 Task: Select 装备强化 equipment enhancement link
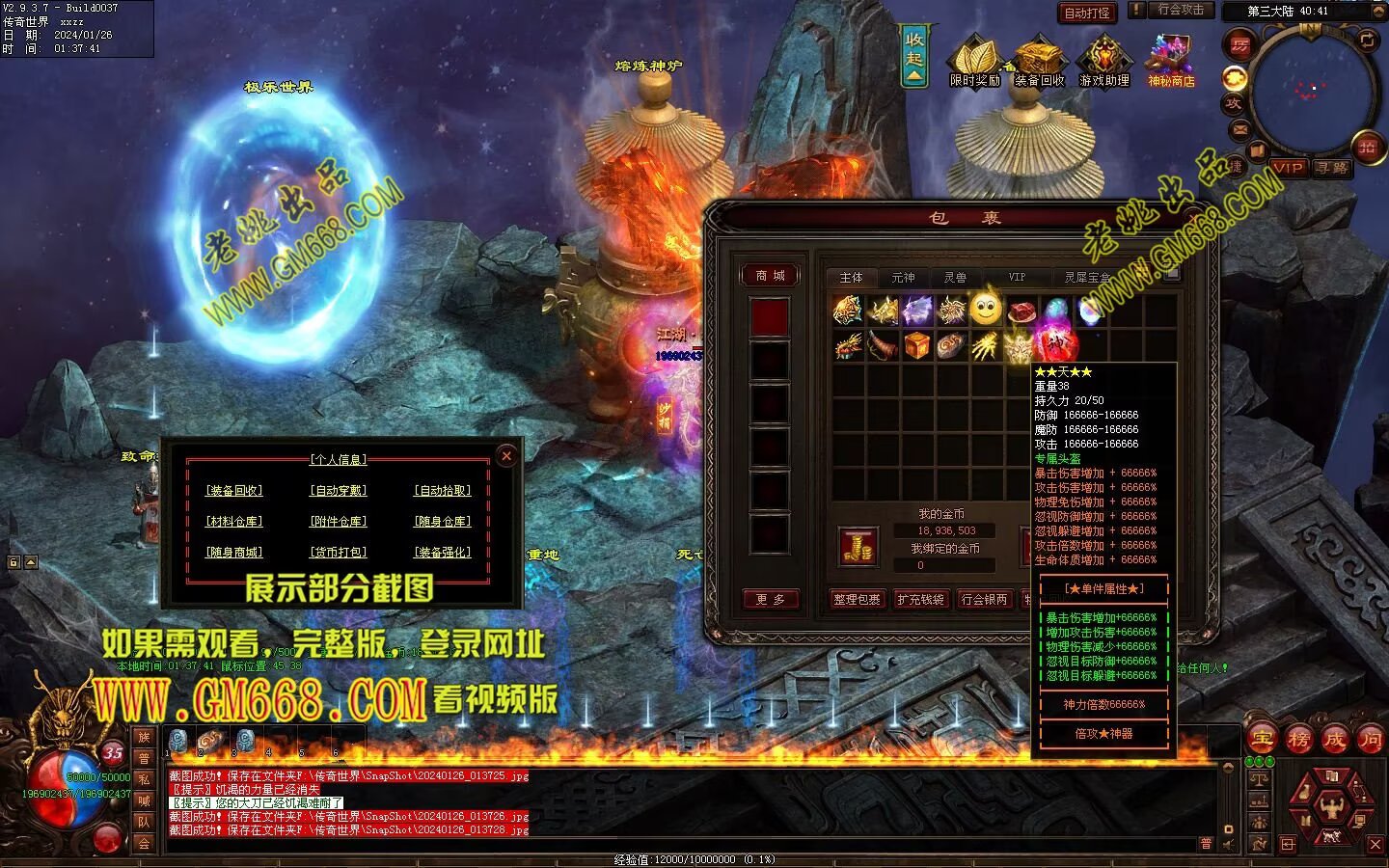tap(443, 553)
